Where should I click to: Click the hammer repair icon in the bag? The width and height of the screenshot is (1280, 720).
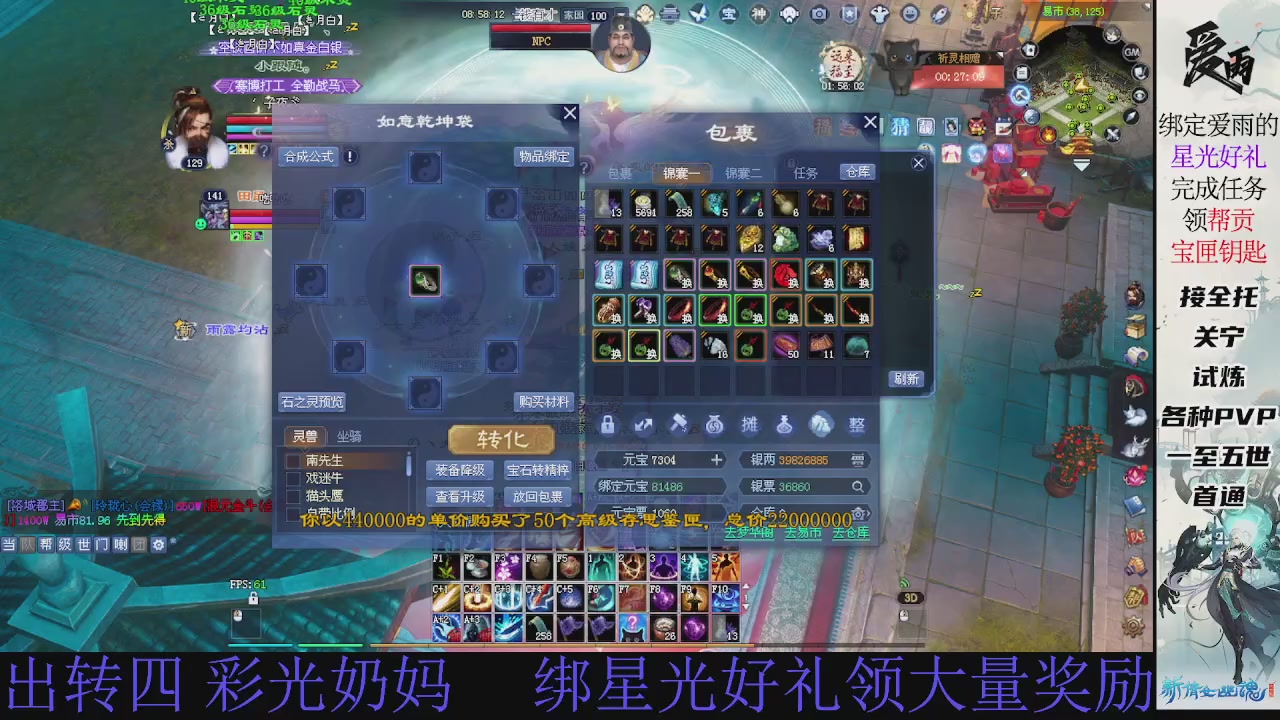click(x=681, y=425)
